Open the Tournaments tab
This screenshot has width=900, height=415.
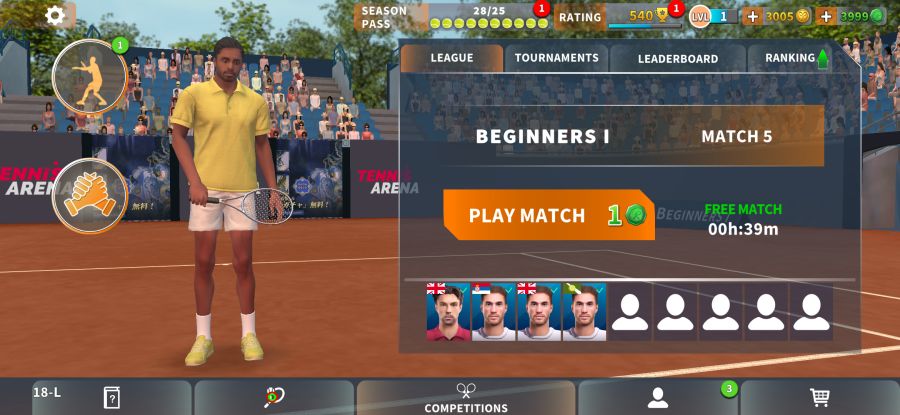[556, 58]
